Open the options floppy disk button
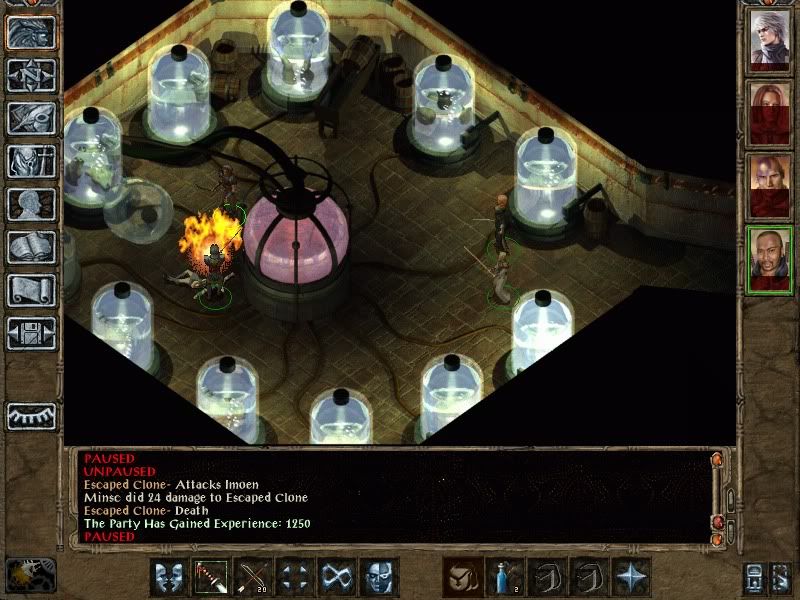800x600 pixels. pos(31,333)
